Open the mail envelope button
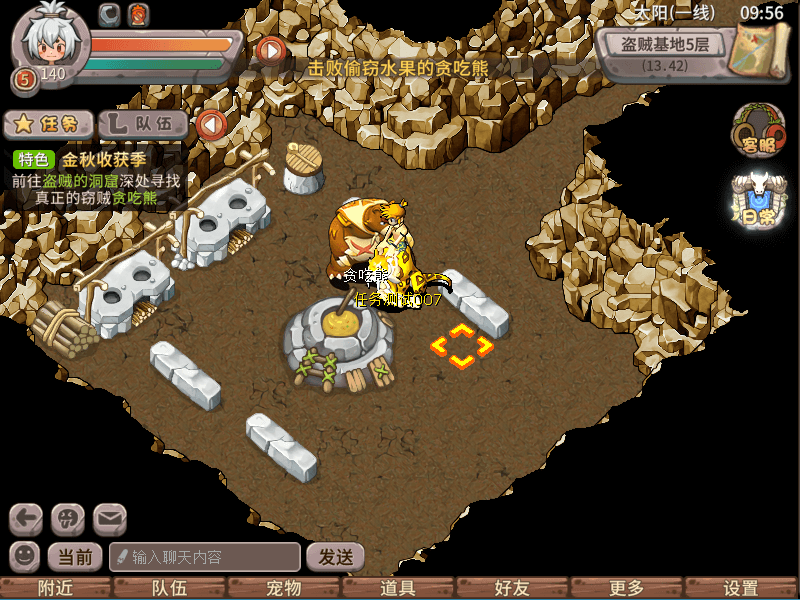This screenshot has width=800, height=600. coord(110,519)
